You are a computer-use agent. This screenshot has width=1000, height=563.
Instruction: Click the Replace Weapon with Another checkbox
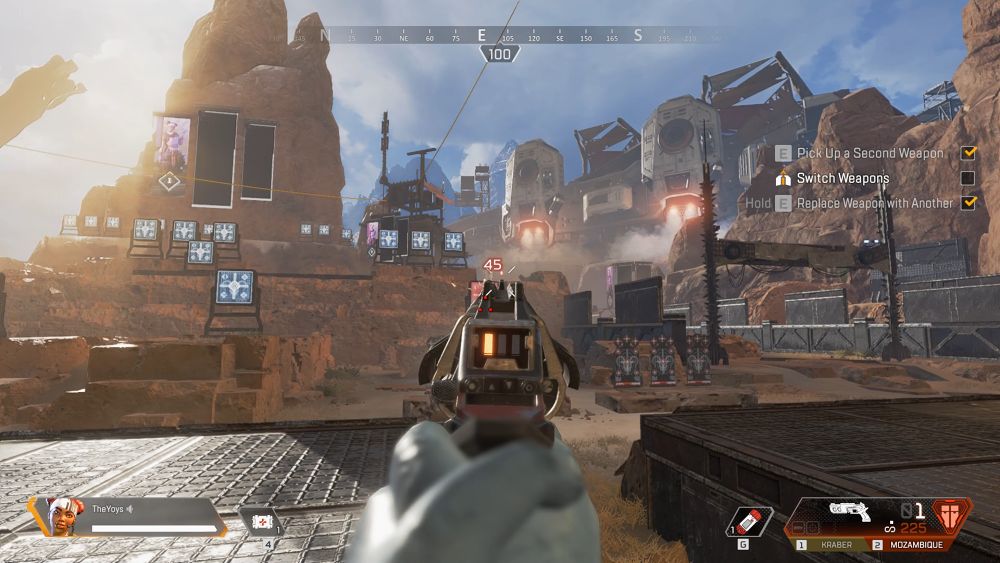968,203
